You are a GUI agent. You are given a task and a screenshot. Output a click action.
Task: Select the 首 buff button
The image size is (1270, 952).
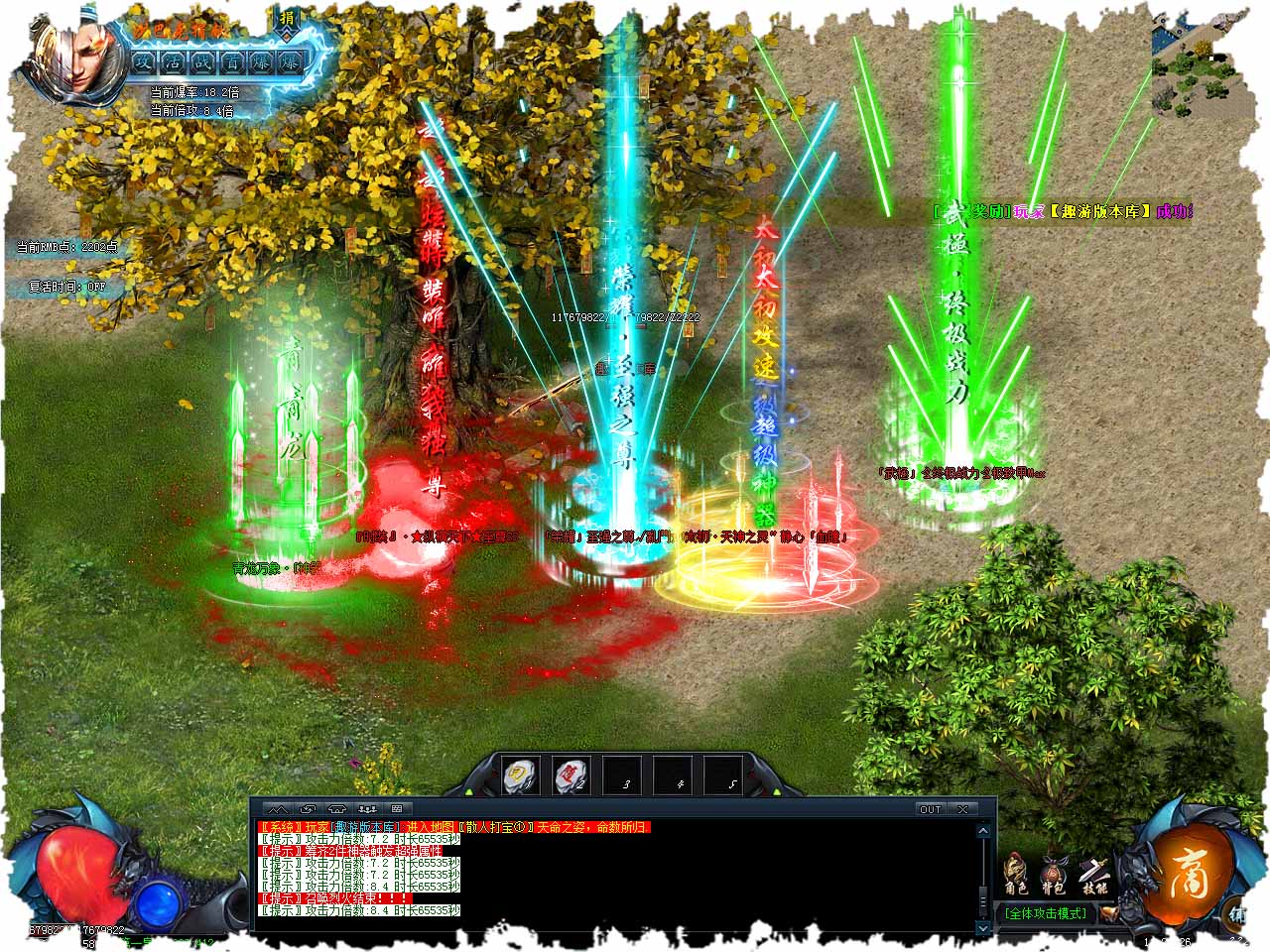point(232,62)
